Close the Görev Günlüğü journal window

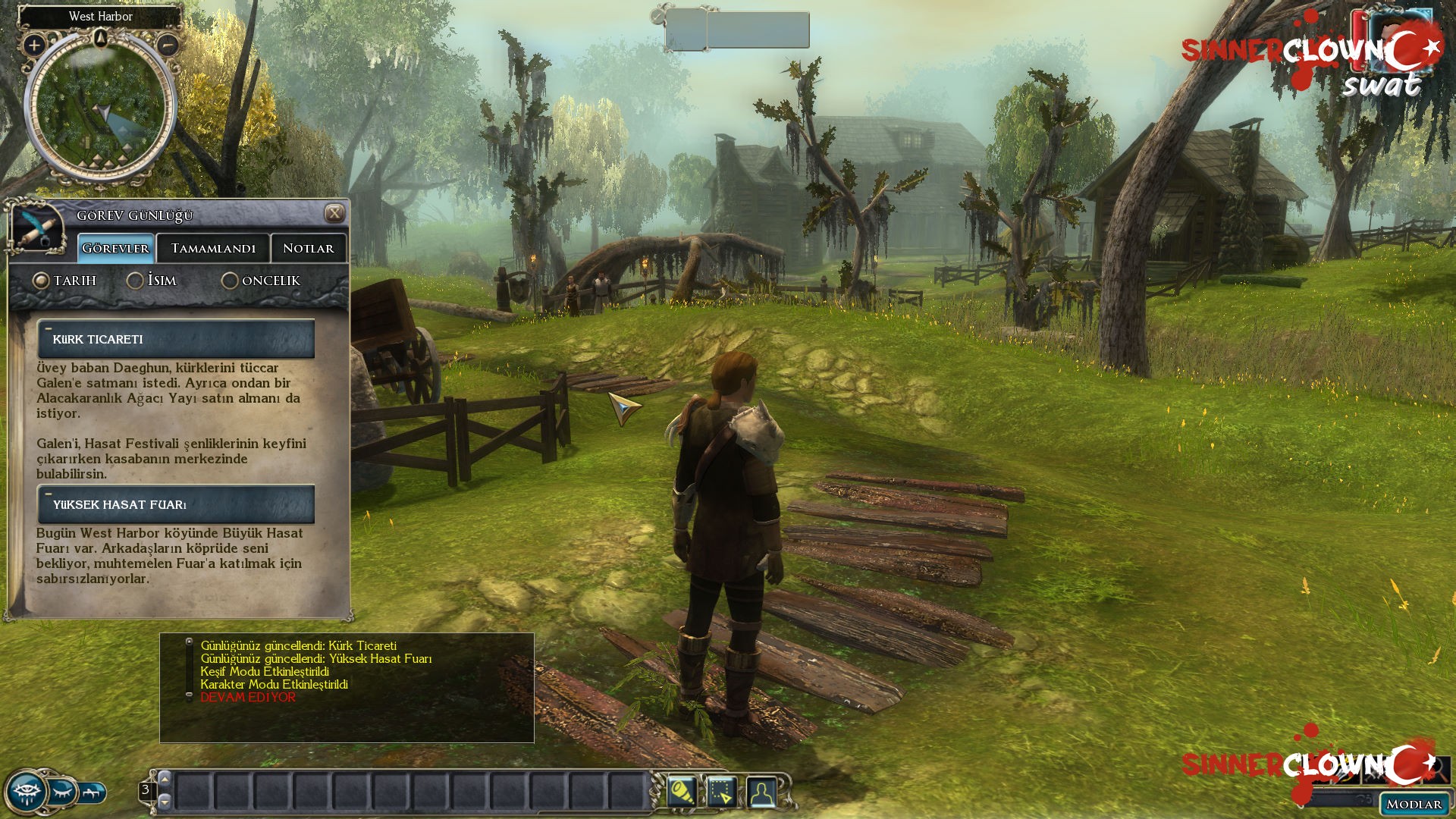coord(334,214)
